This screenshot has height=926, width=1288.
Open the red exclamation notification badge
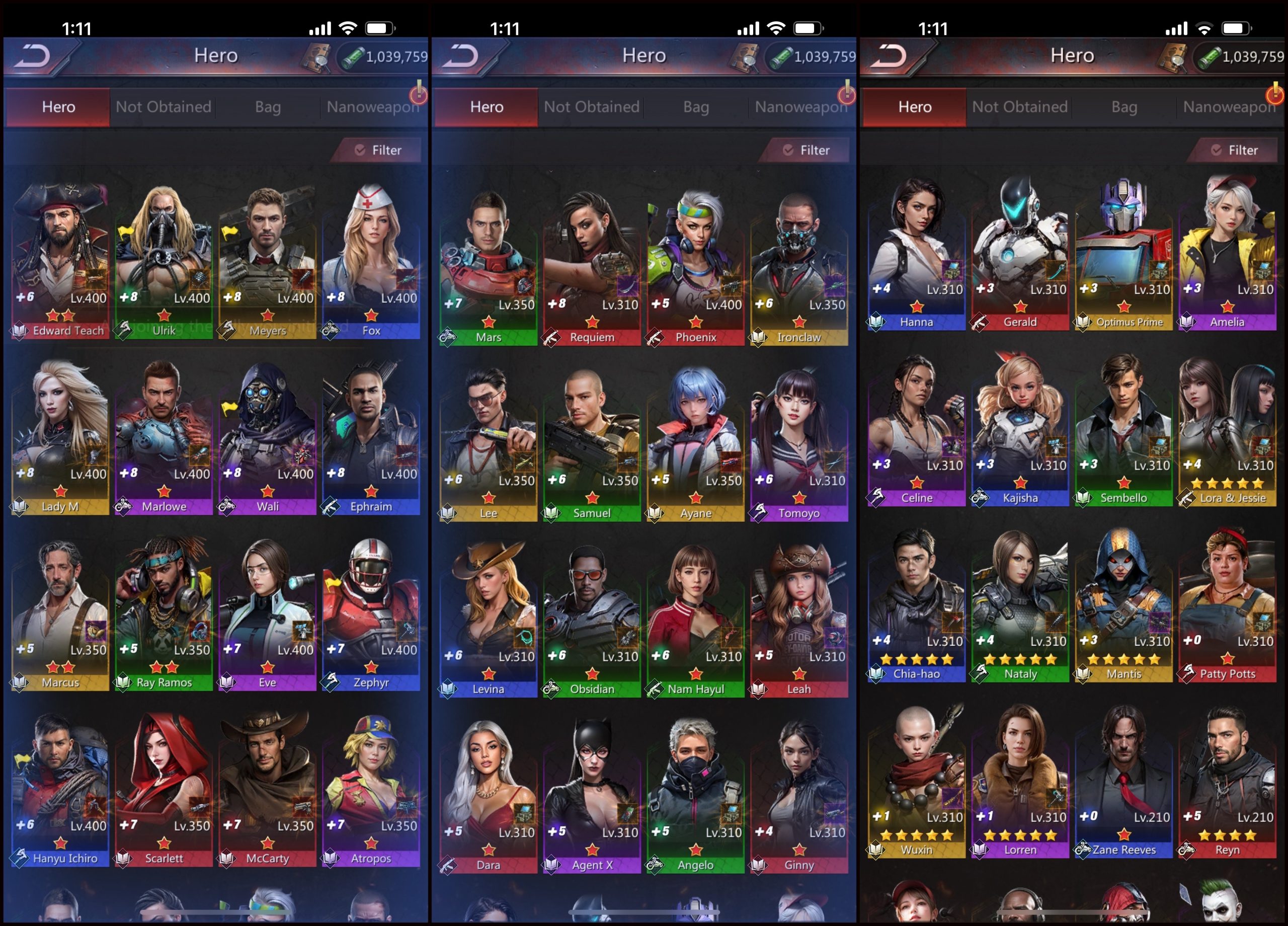point(420,95)
